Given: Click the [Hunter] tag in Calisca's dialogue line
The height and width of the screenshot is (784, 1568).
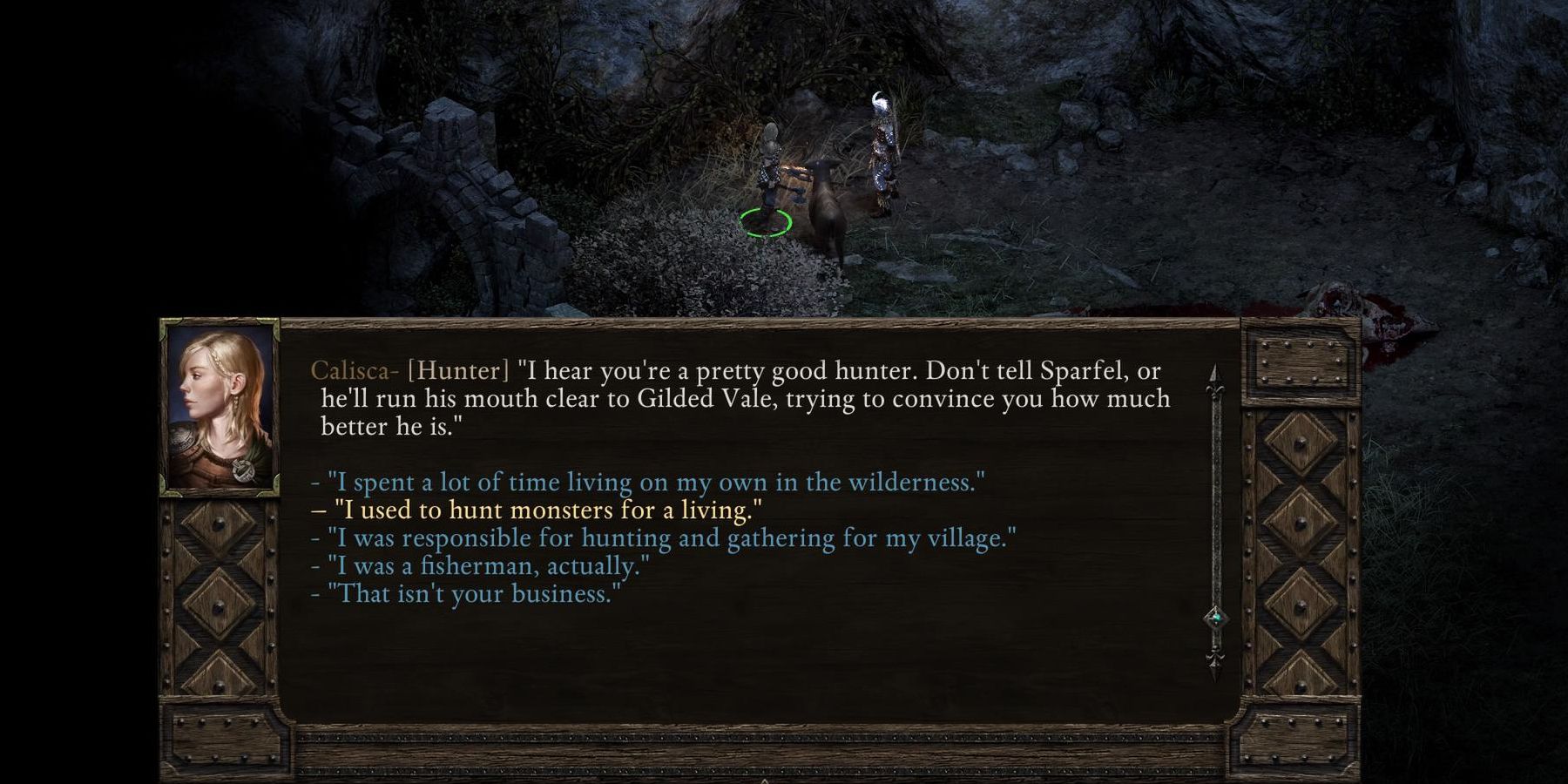Looking at the screenshot, I should (x=456, y=369).
